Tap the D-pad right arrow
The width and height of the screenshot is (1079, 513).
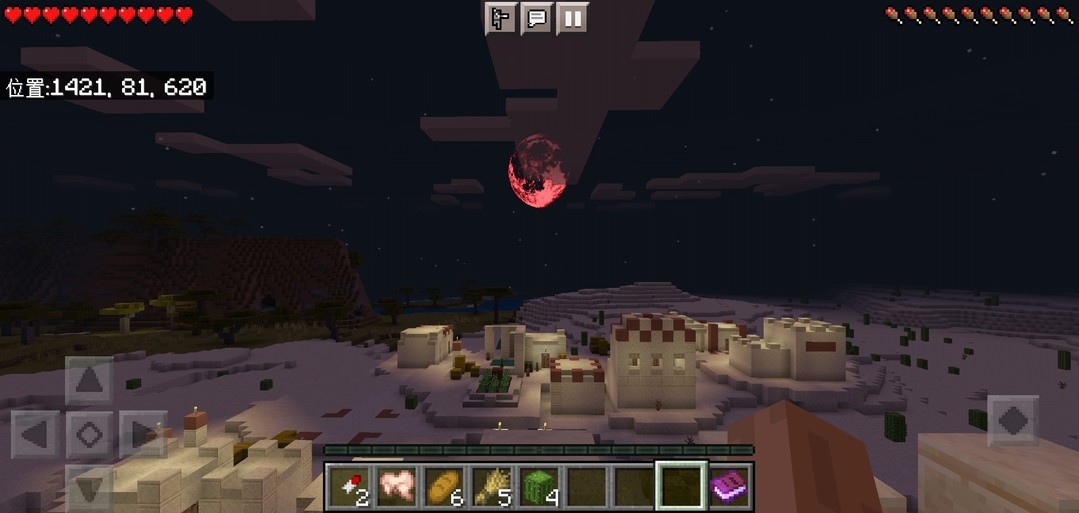(x=142, y=435)
